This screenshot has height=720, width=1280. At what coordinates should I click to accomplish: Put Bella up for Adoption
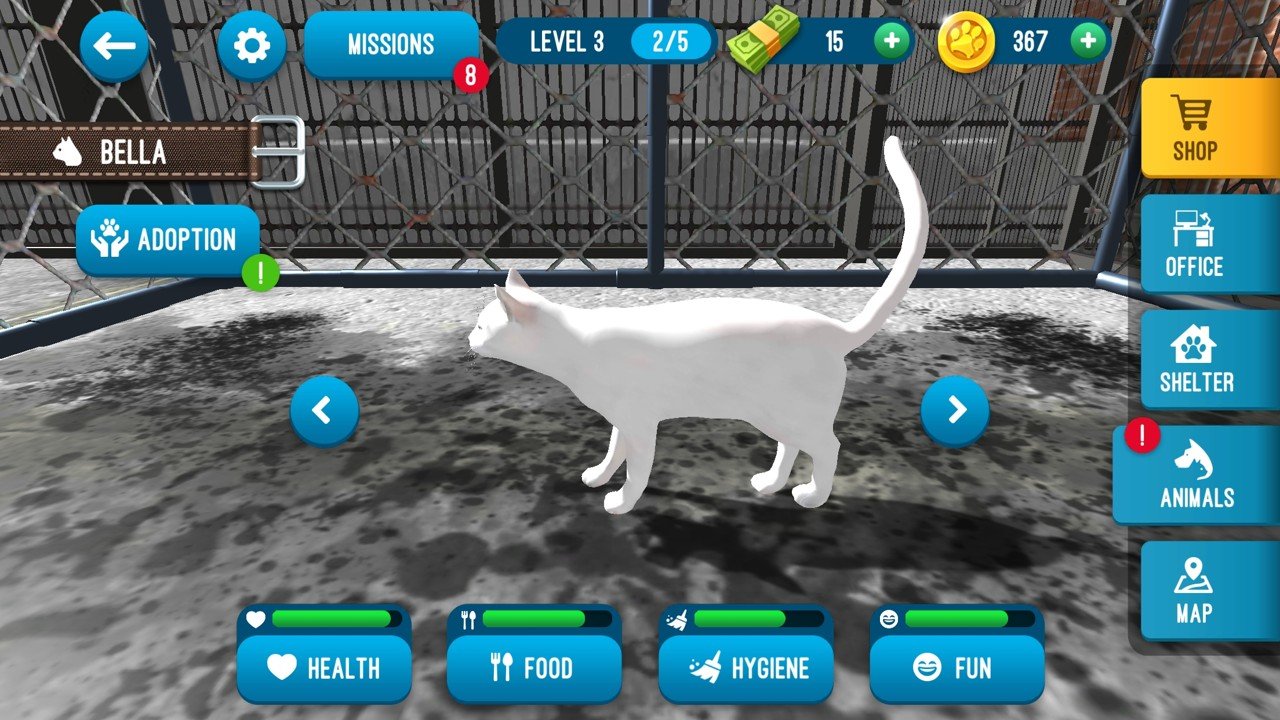point(167,239)
